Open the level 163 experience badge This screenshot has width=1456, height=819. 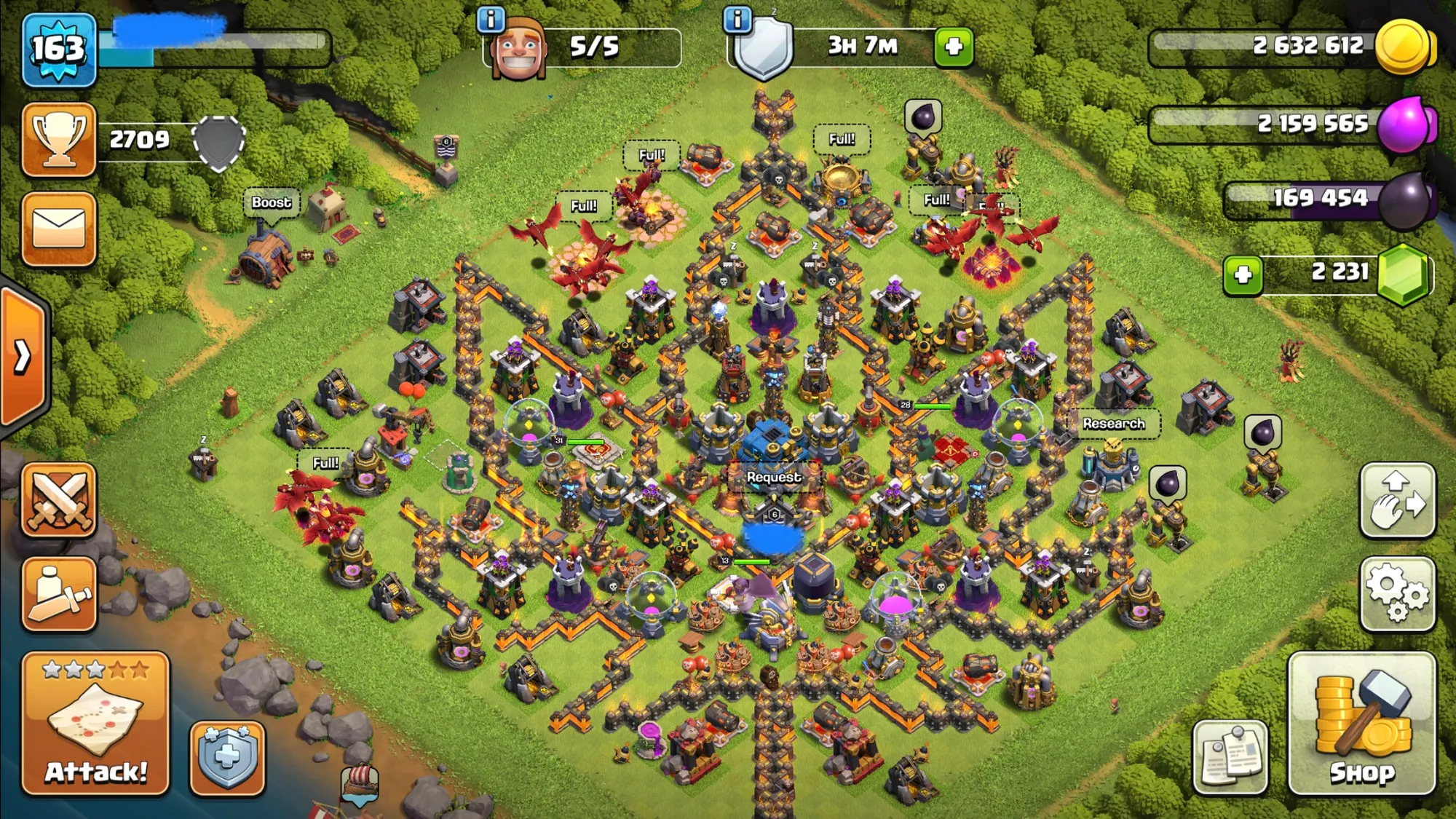tap(59, 50)
